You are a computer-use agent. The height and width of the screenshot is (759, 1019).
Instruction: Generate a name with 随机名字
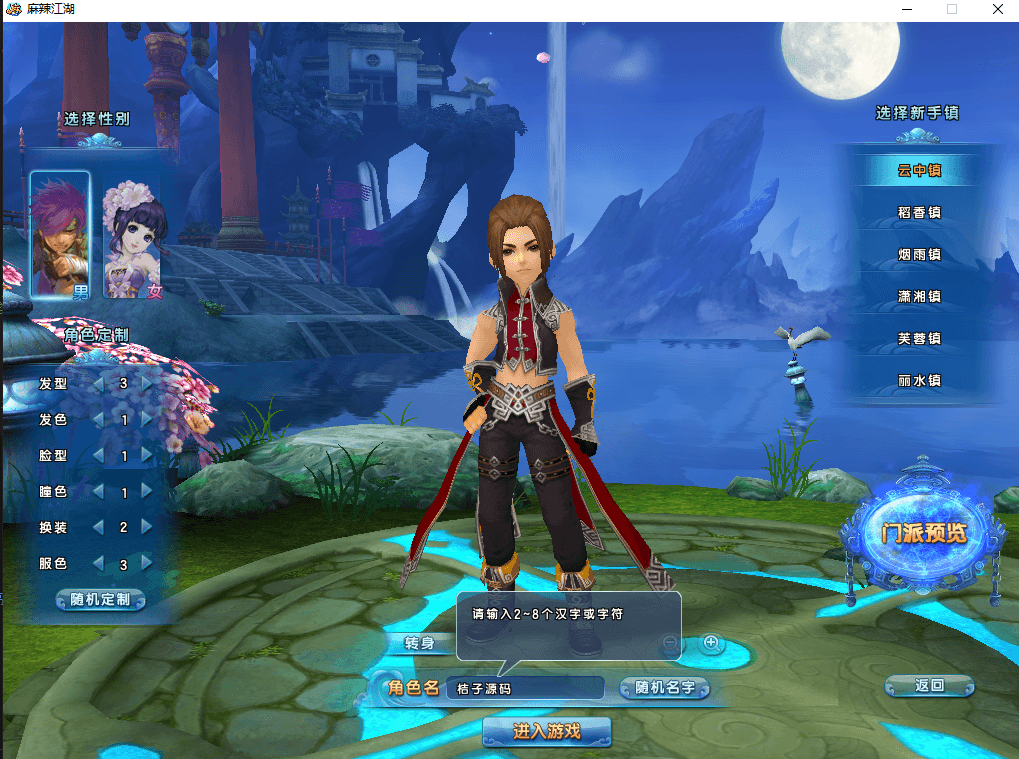664,688
